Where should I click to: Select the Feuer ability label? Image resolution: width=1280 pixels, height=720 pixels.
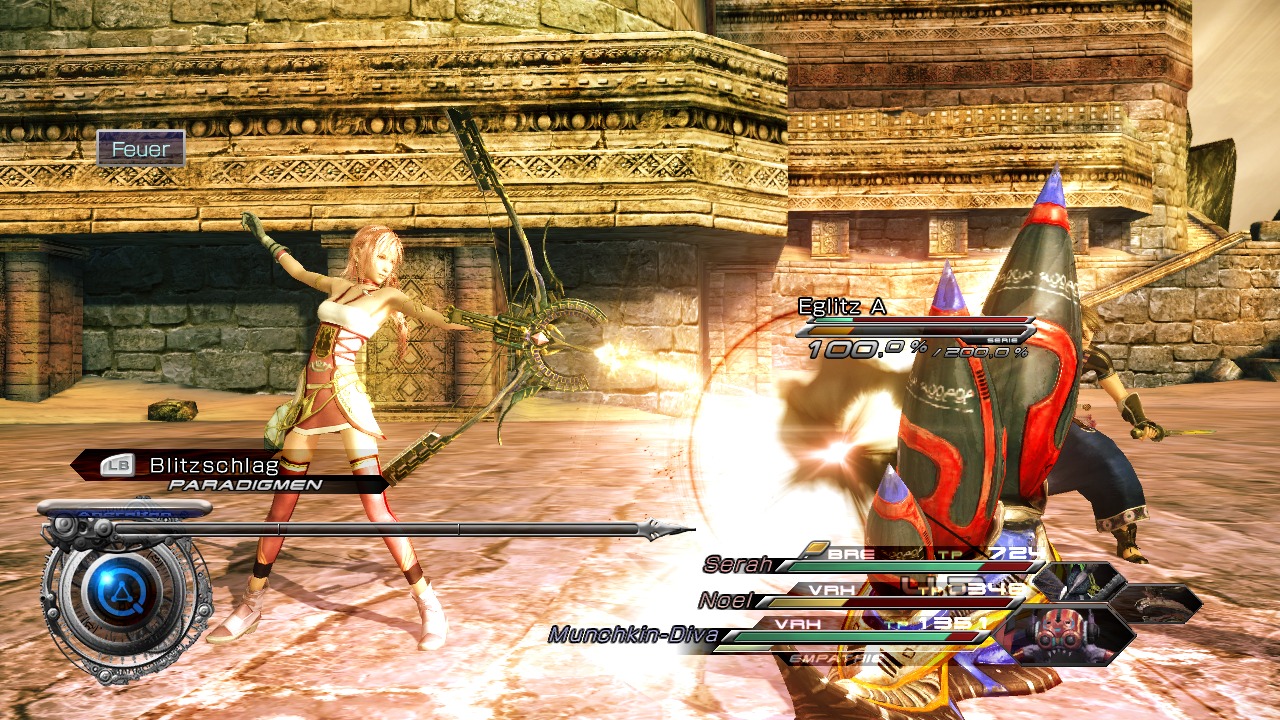pos(141,150)
